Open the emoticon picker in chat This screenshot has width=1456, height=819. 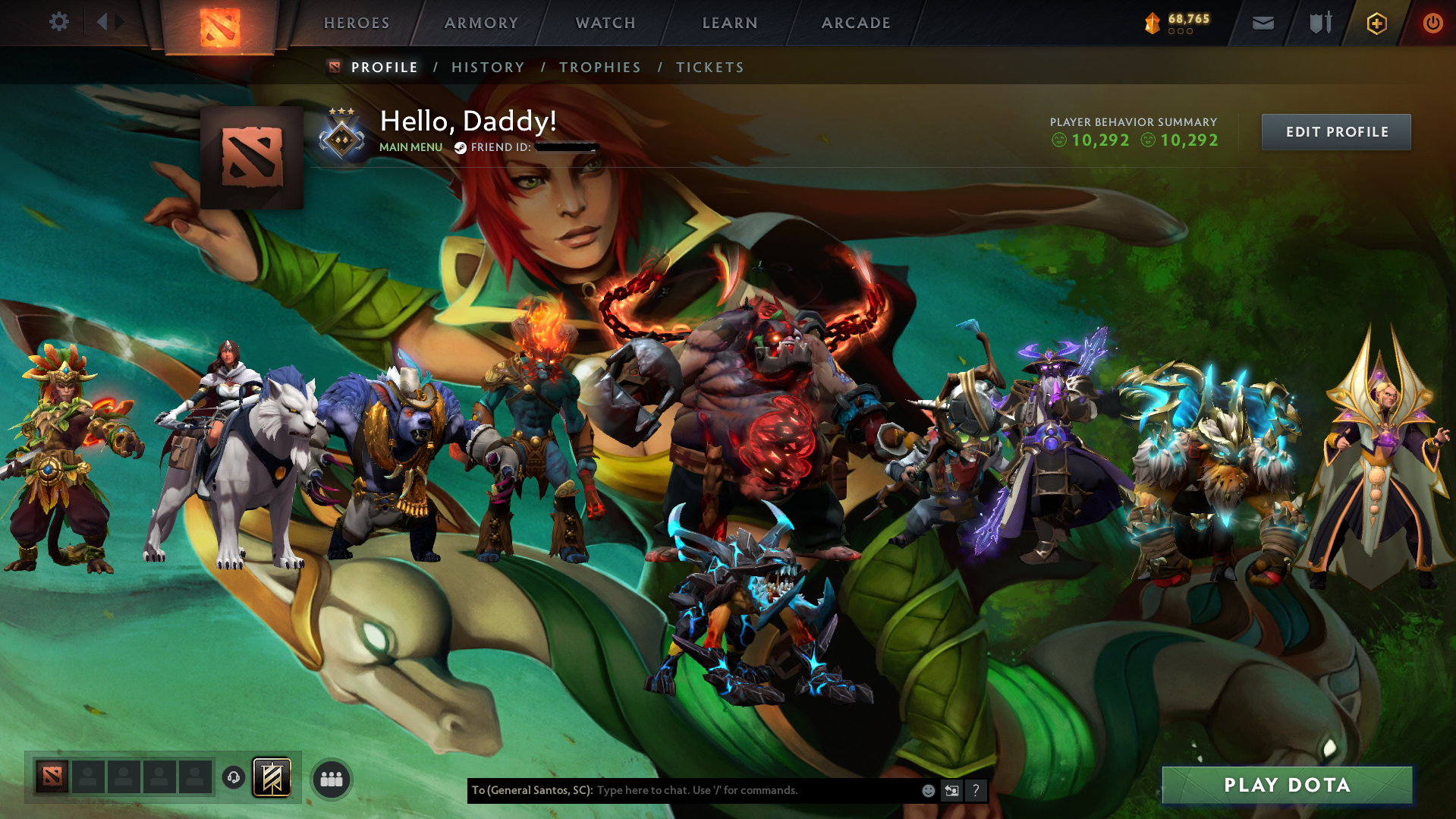pyautogui.click(x=927, y=790)
